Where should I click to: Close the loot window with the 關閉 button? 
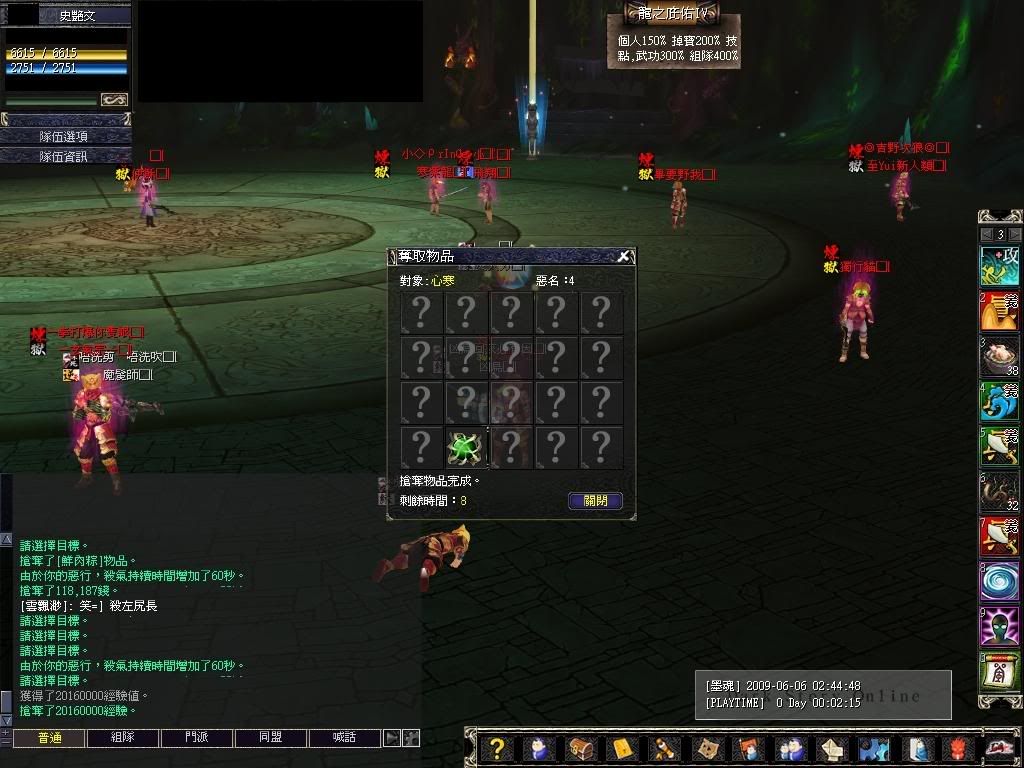coord(595,501)
